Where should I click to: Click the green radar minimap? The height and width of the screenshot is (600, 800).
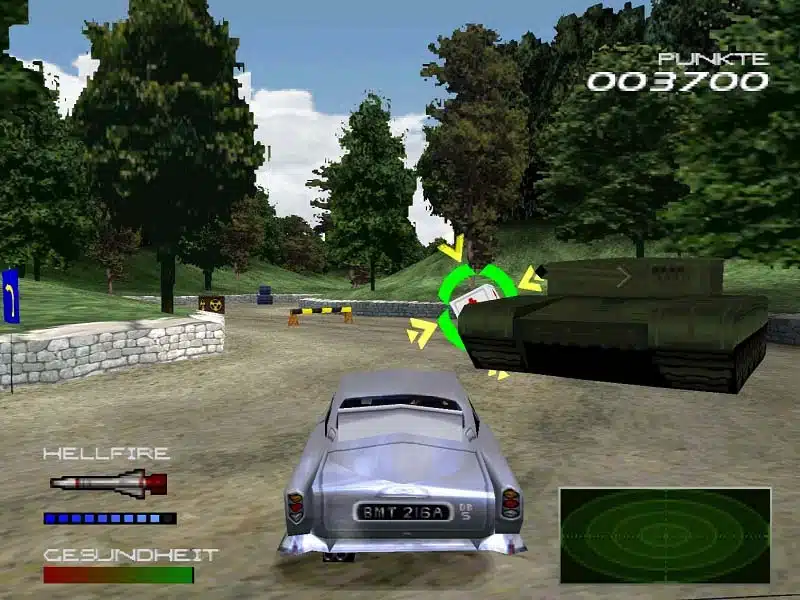pos(665,535)
